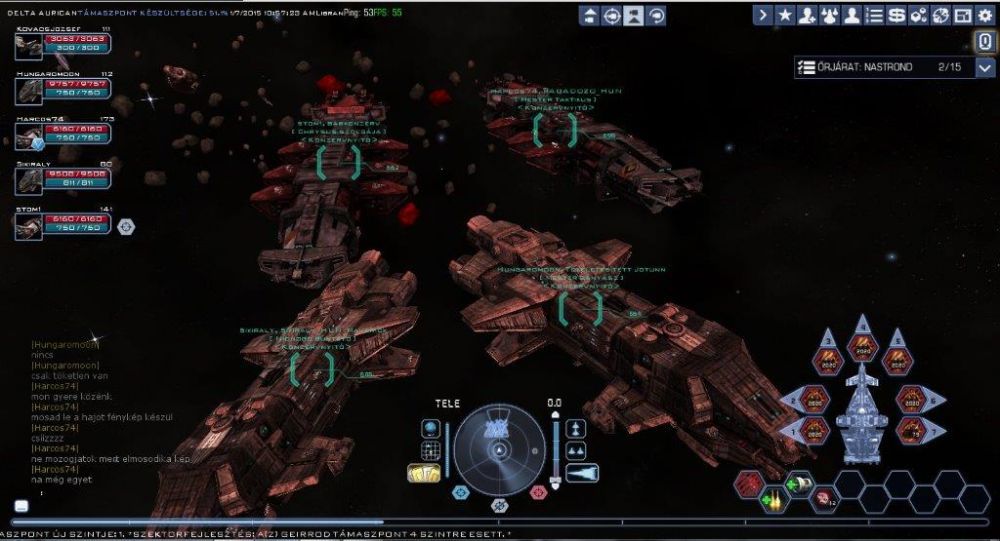Screen dimensions: 1000x541
Task: Click the glowing yellow cards button
Action: pos(425,473)
